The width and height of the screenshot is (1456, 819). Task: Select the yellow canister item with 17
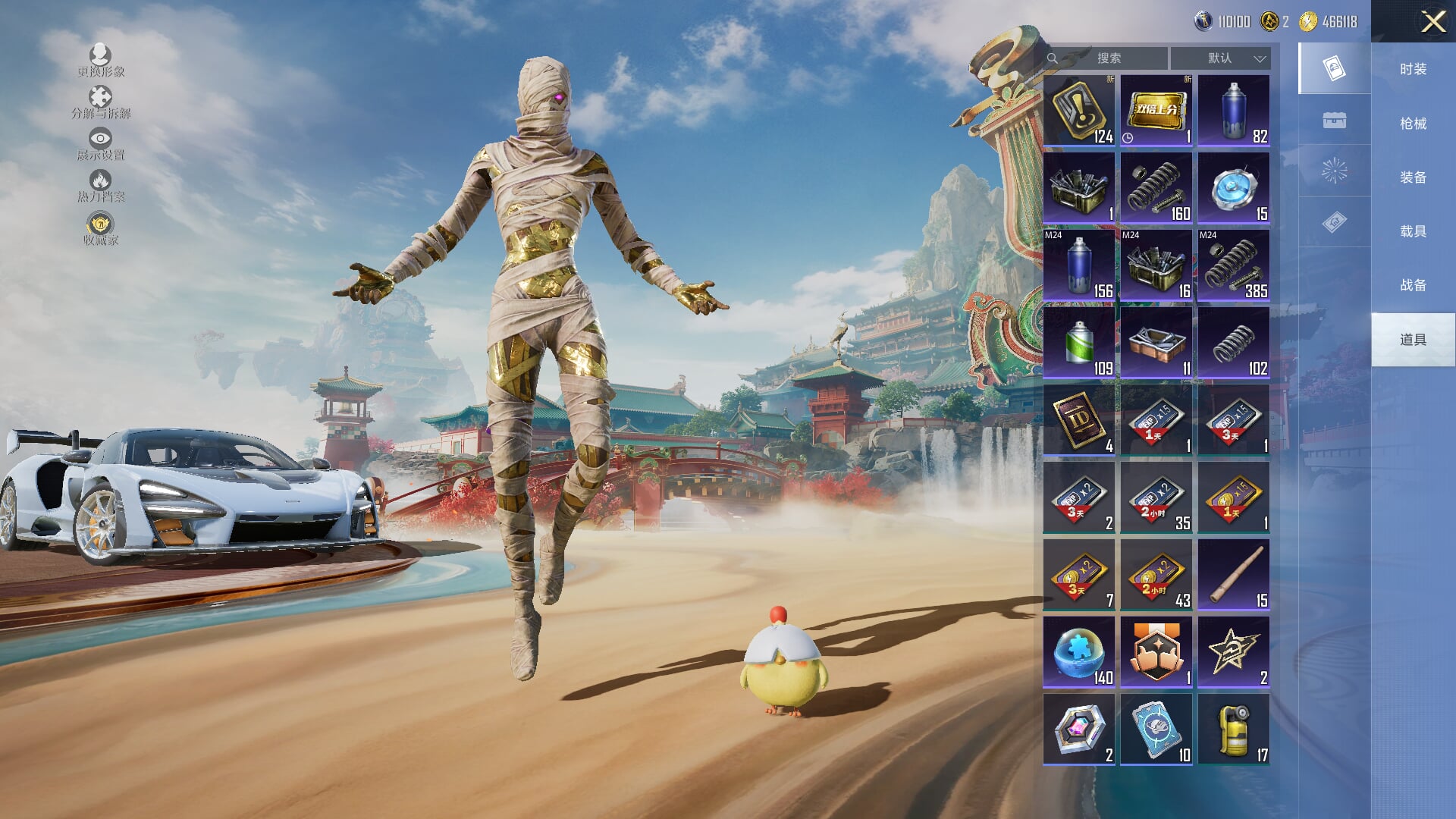tap(1233, 730)
